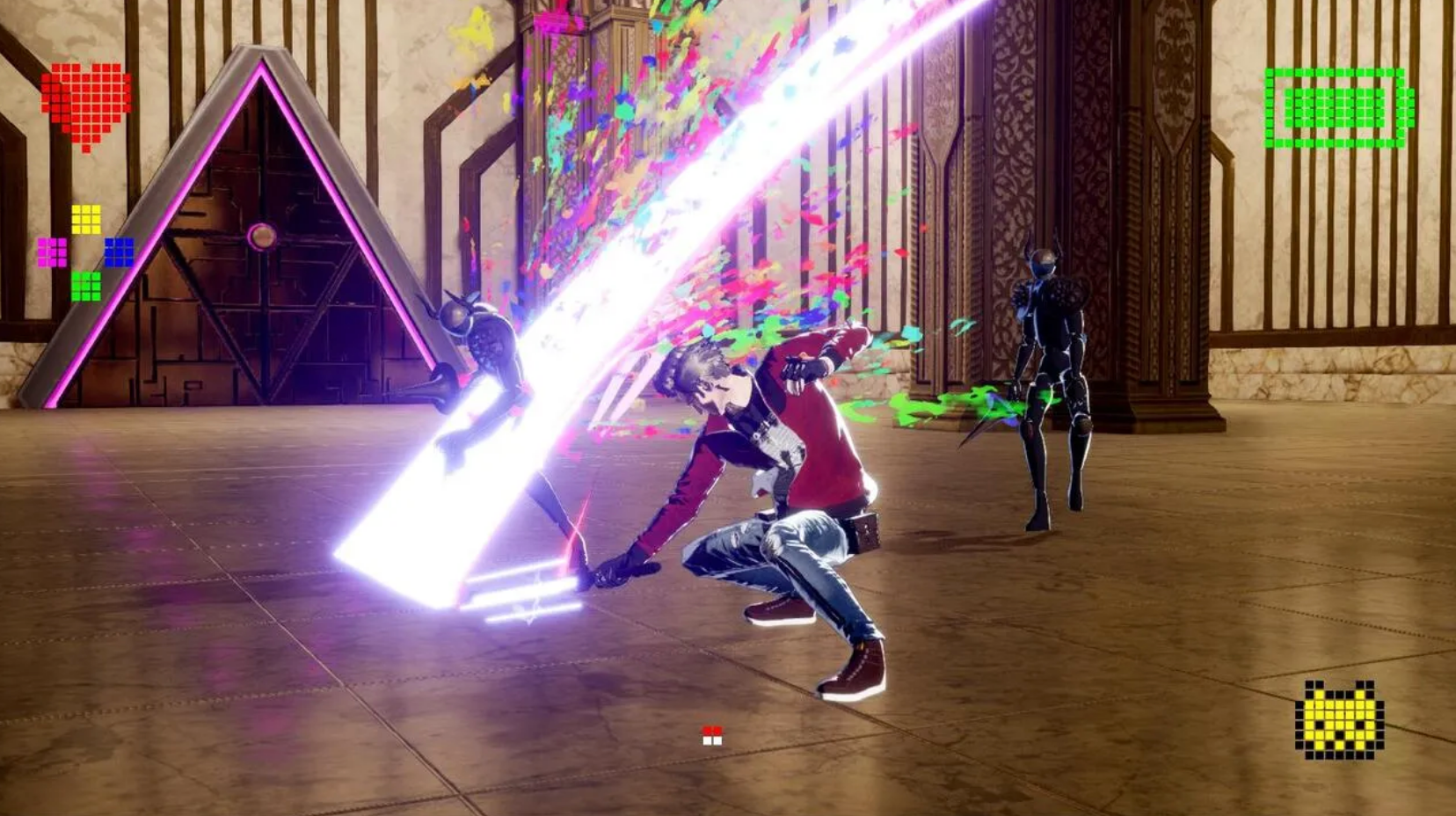
Task: Click the blue skill chip block
Action: pos(118,252)
